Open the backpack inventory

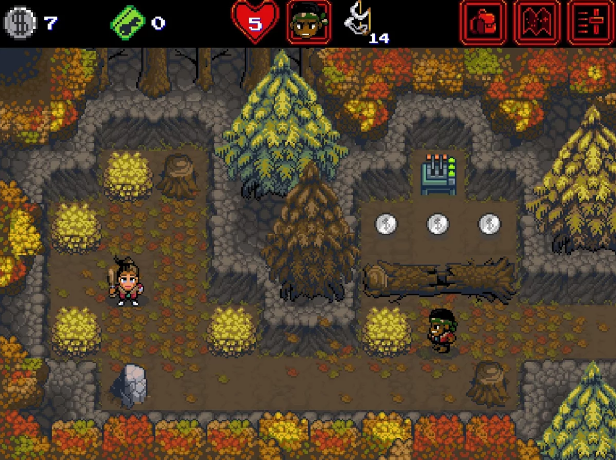click(482, 22)
